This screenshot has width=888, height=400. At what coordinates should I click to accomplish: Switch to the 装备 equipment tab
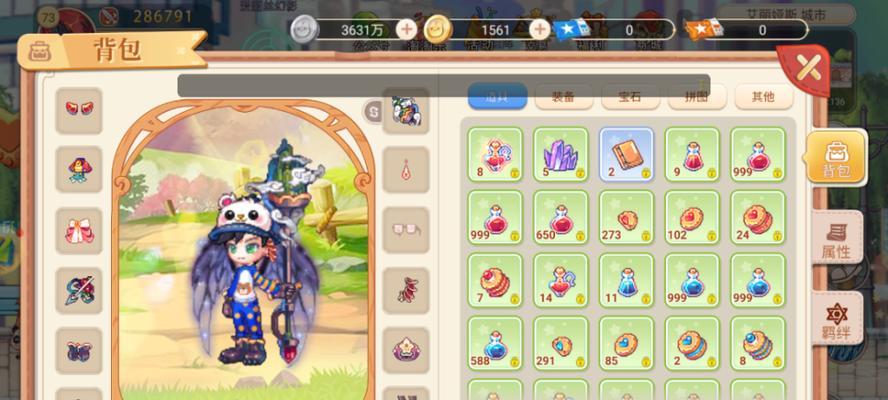point(563,97)
